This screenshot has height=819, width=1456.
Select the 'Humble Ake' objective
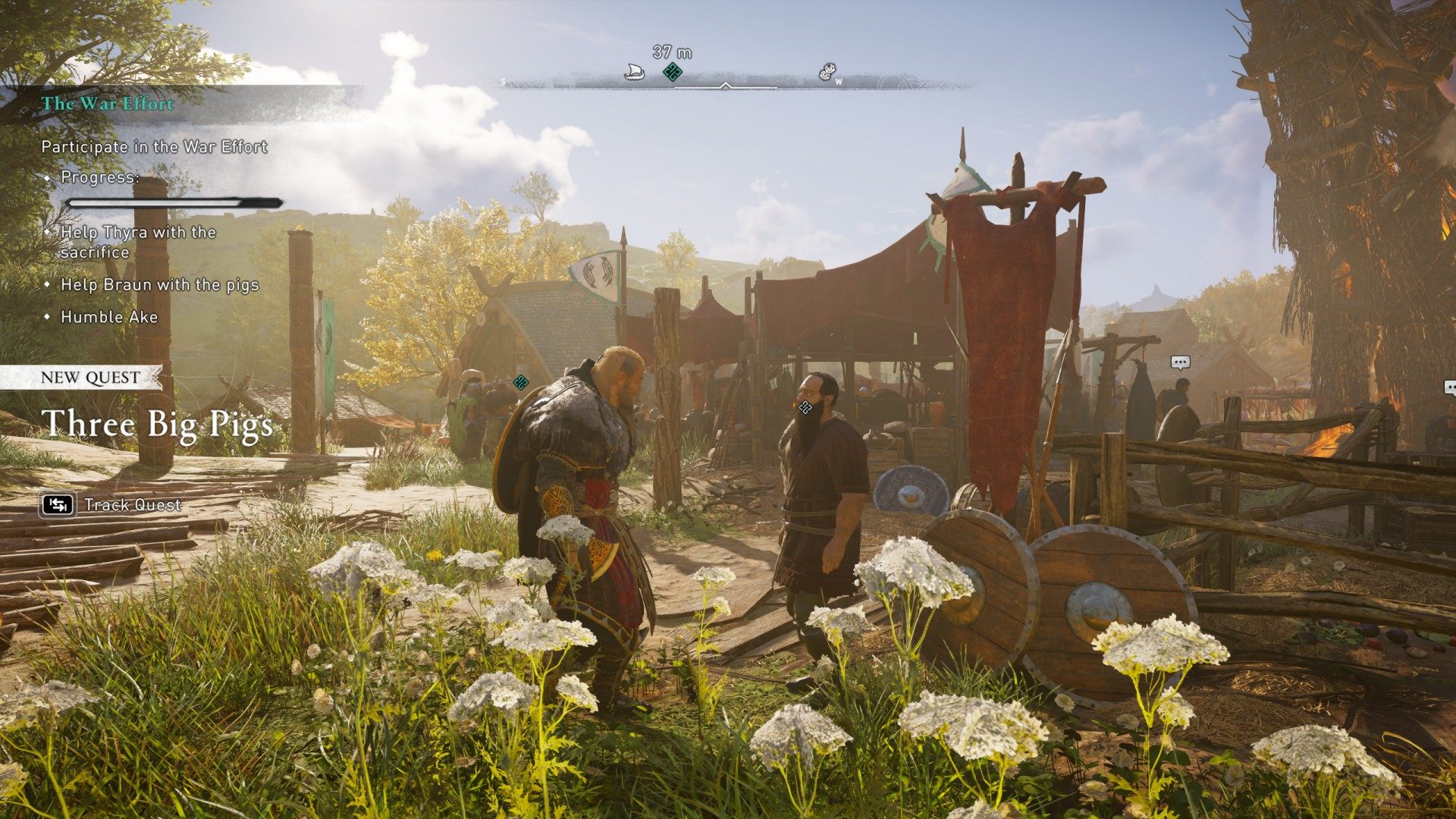pos(109,317)
